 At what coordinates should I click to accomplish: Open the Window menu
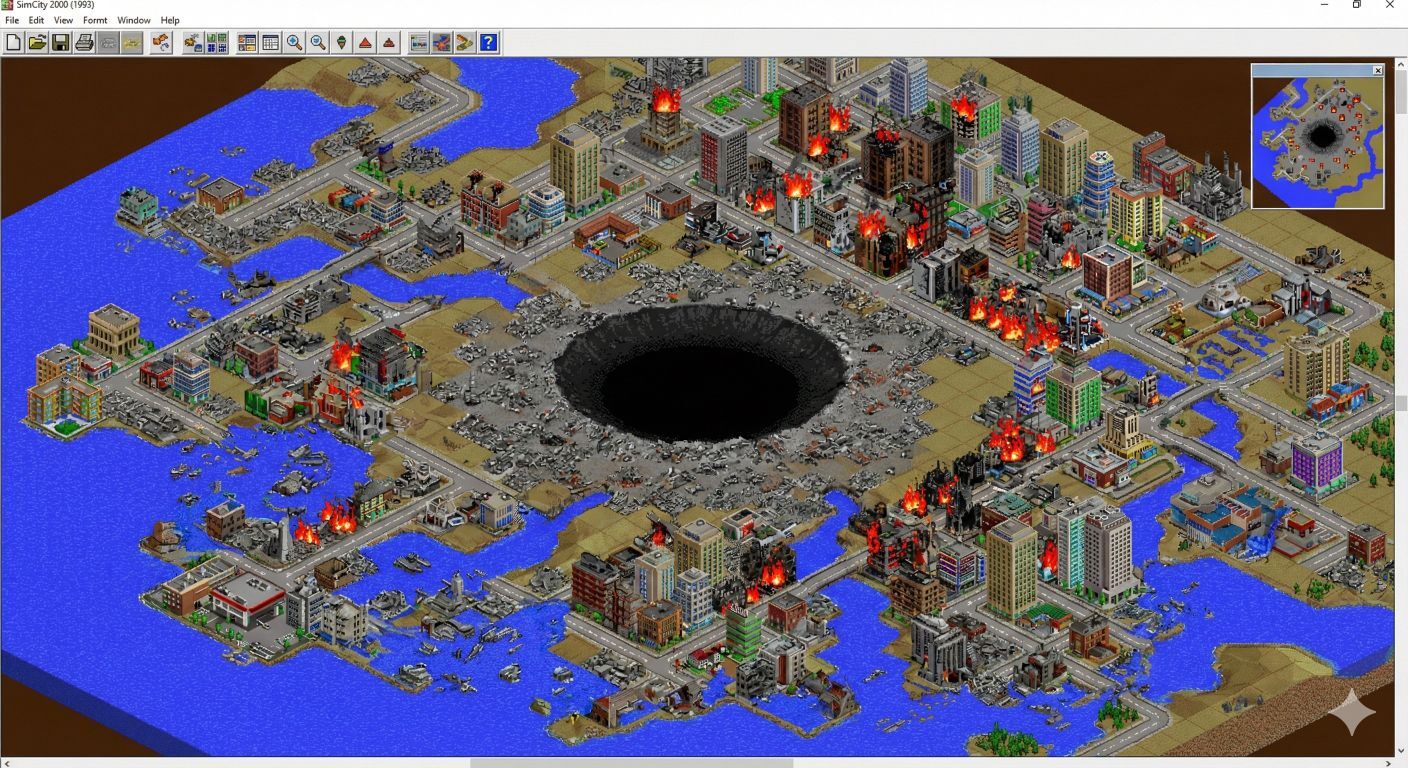134,20
